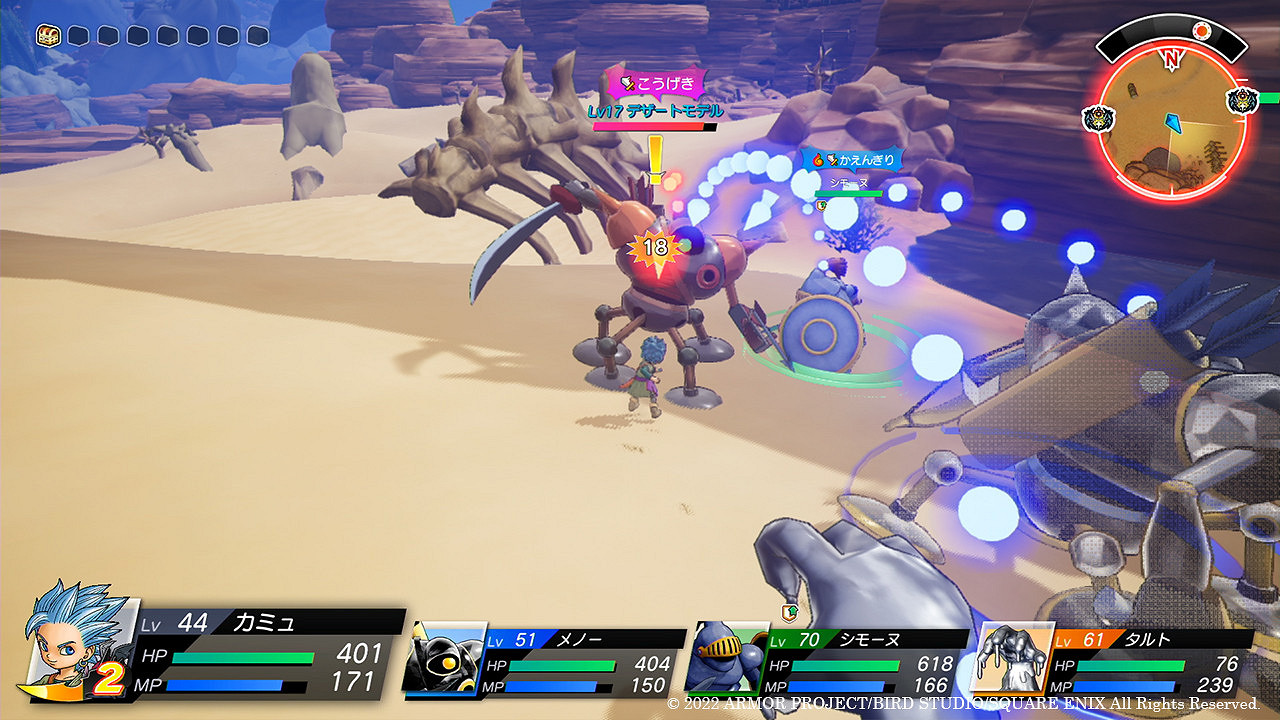Choose party member シモーヌ panel

coord(830,662)
